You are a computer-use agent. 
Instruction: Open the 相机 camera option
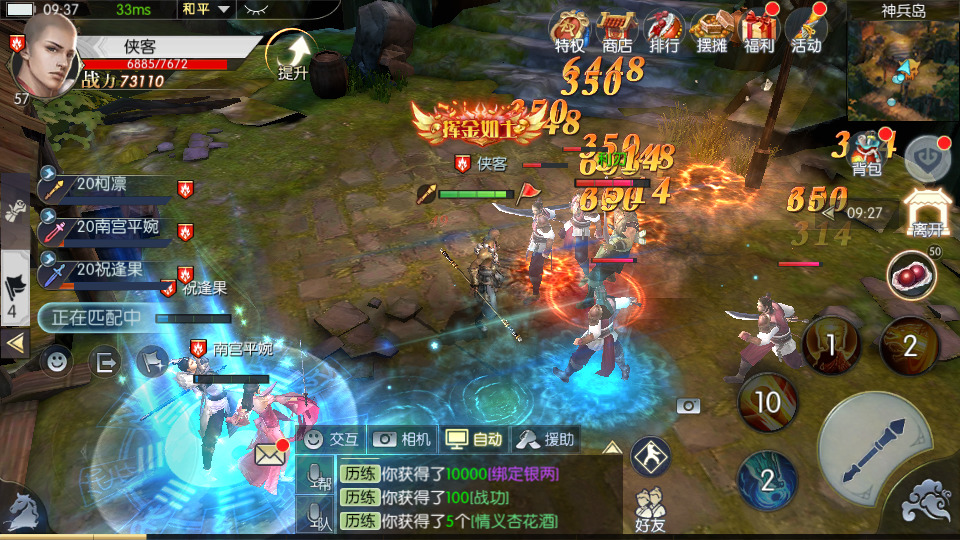(402, 439)
